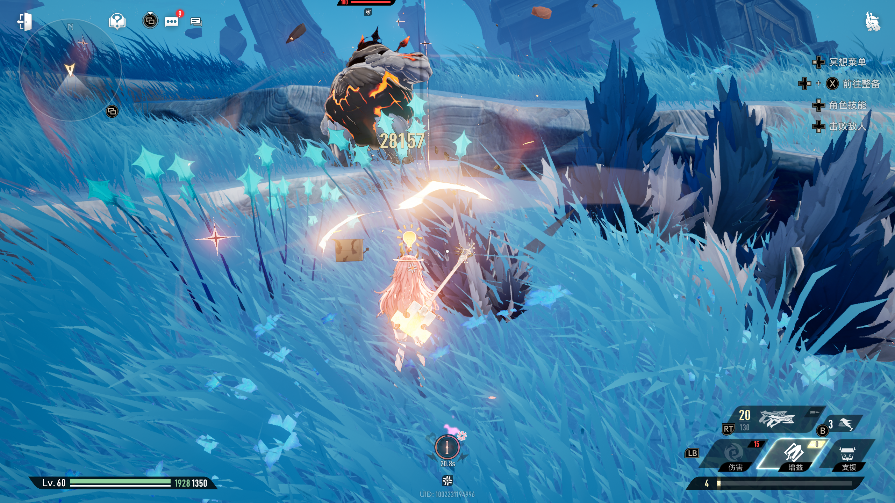The height and width of the screenshot is (503, 895).
Task: Use the dash skill with count 3
Action: coord(846,423)
